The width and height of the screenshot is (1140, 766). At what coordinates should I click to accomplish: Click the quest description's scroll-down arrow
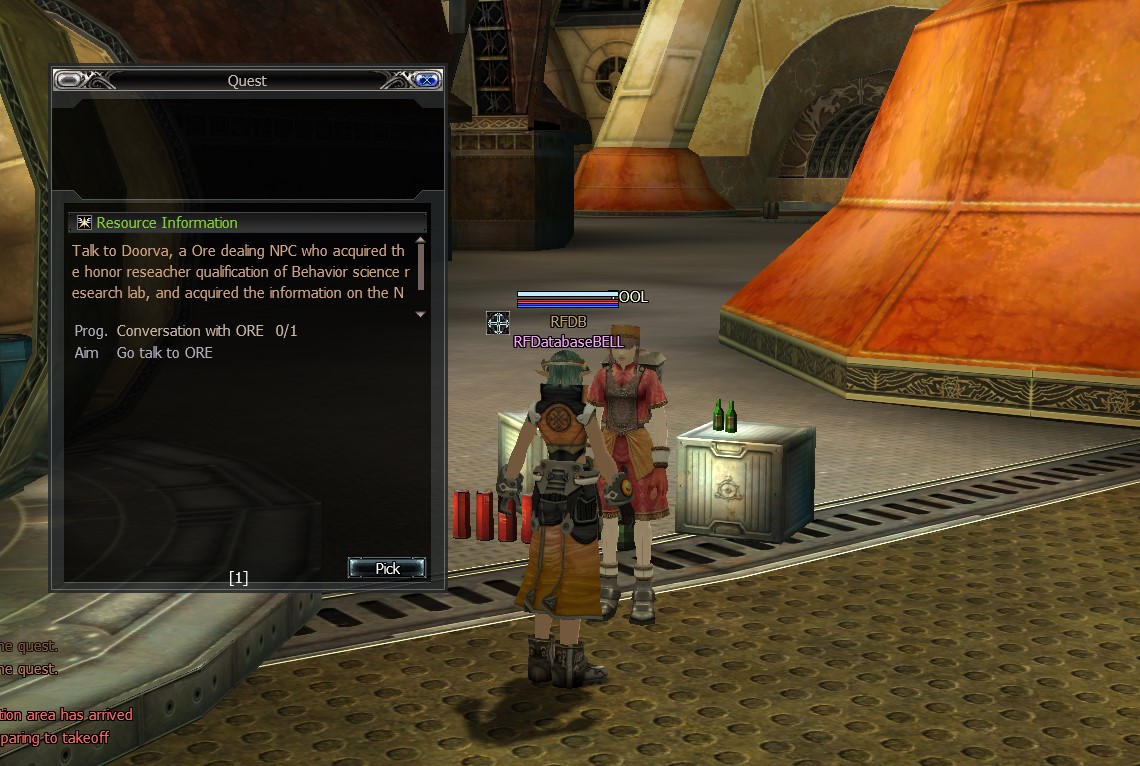pos(420,314)
